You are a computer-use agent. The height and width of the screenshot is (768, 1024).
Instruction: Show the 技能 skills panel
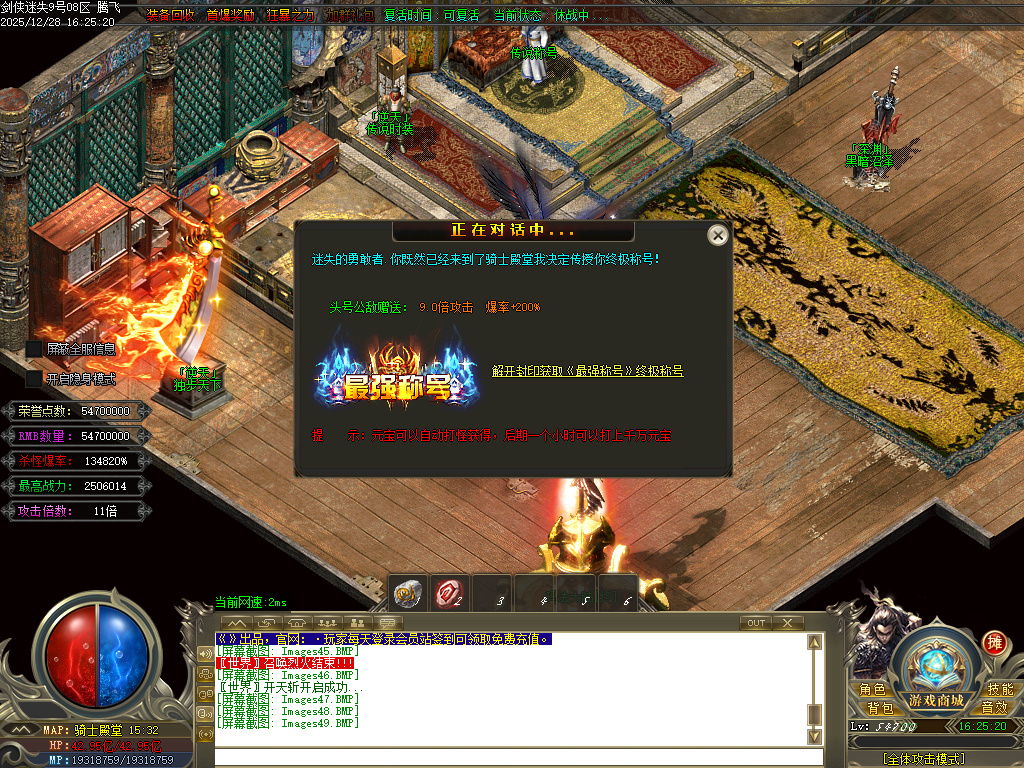click(x=1000, y=690)
